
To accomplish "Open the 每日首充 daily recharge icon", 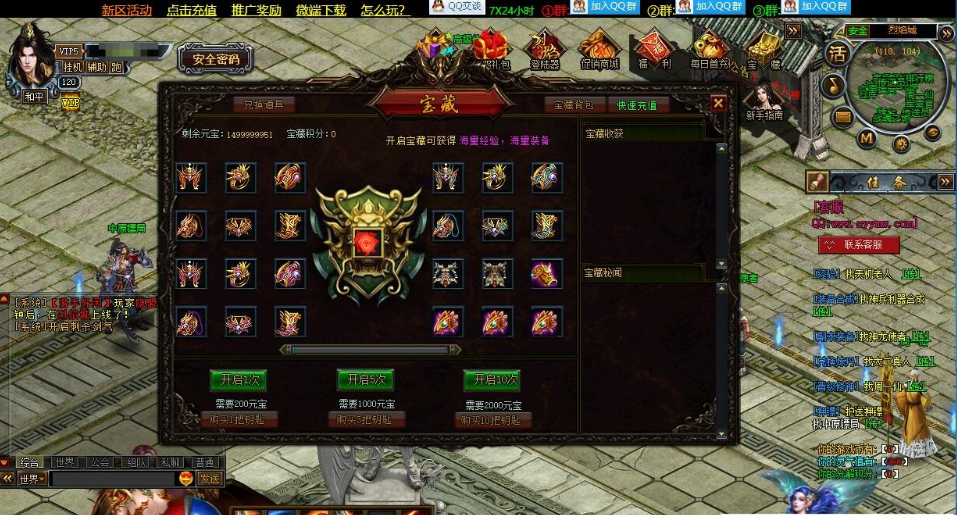I will click(710, 50).
